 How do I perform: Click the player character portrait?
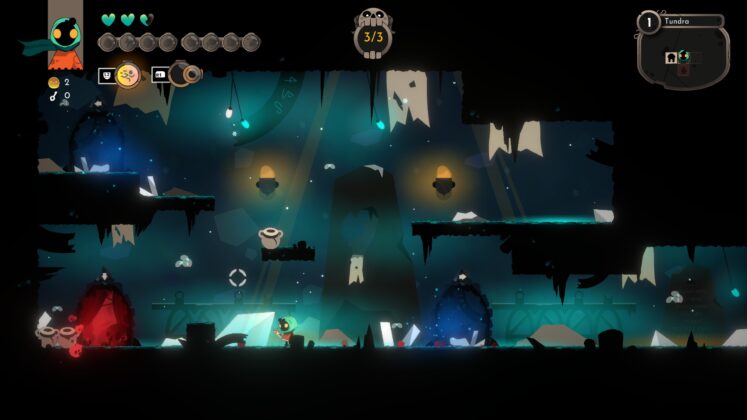[65, 34]
